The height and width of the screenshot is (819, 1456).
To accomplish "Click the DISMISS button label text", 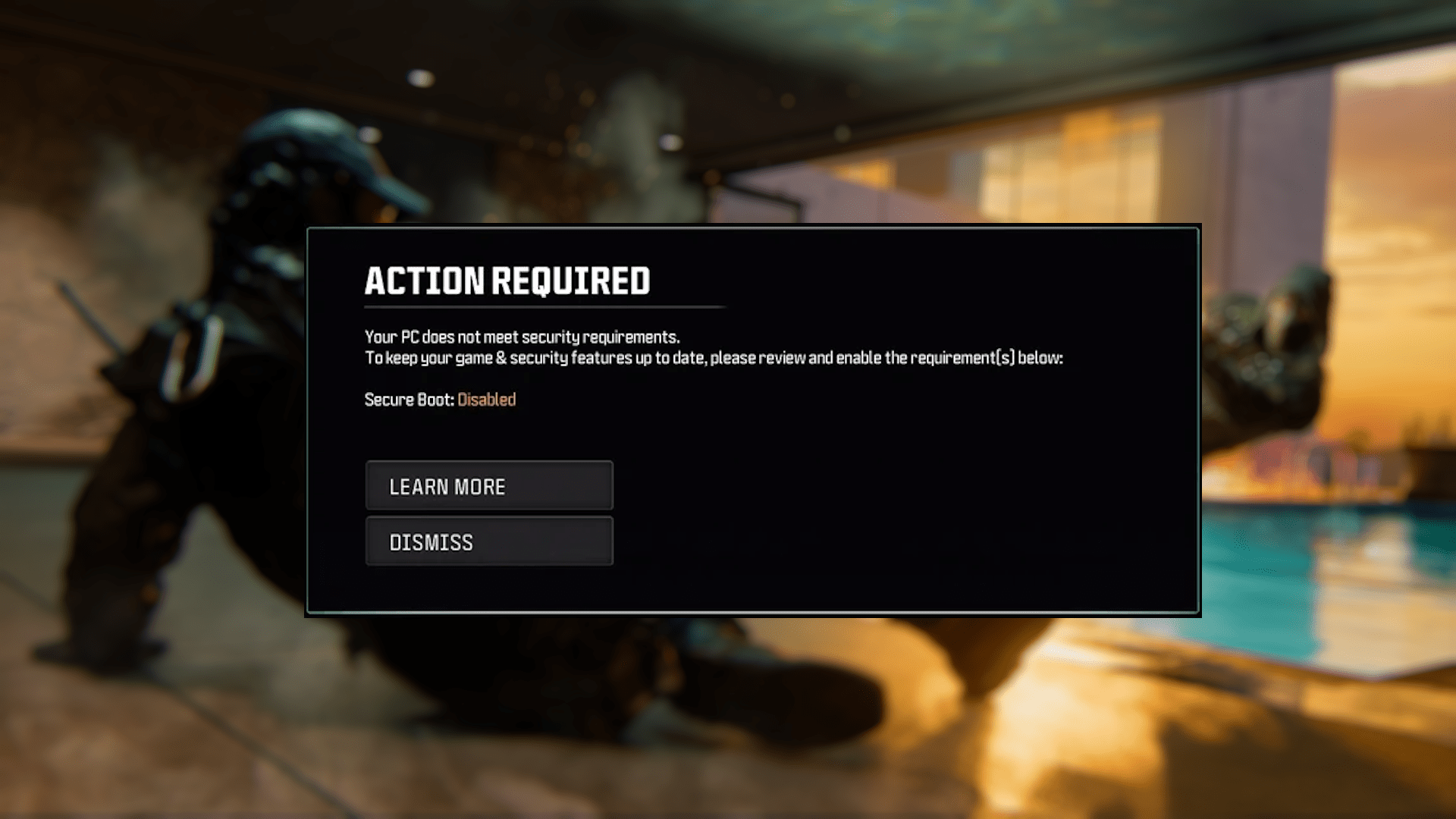I will (431, 541).
